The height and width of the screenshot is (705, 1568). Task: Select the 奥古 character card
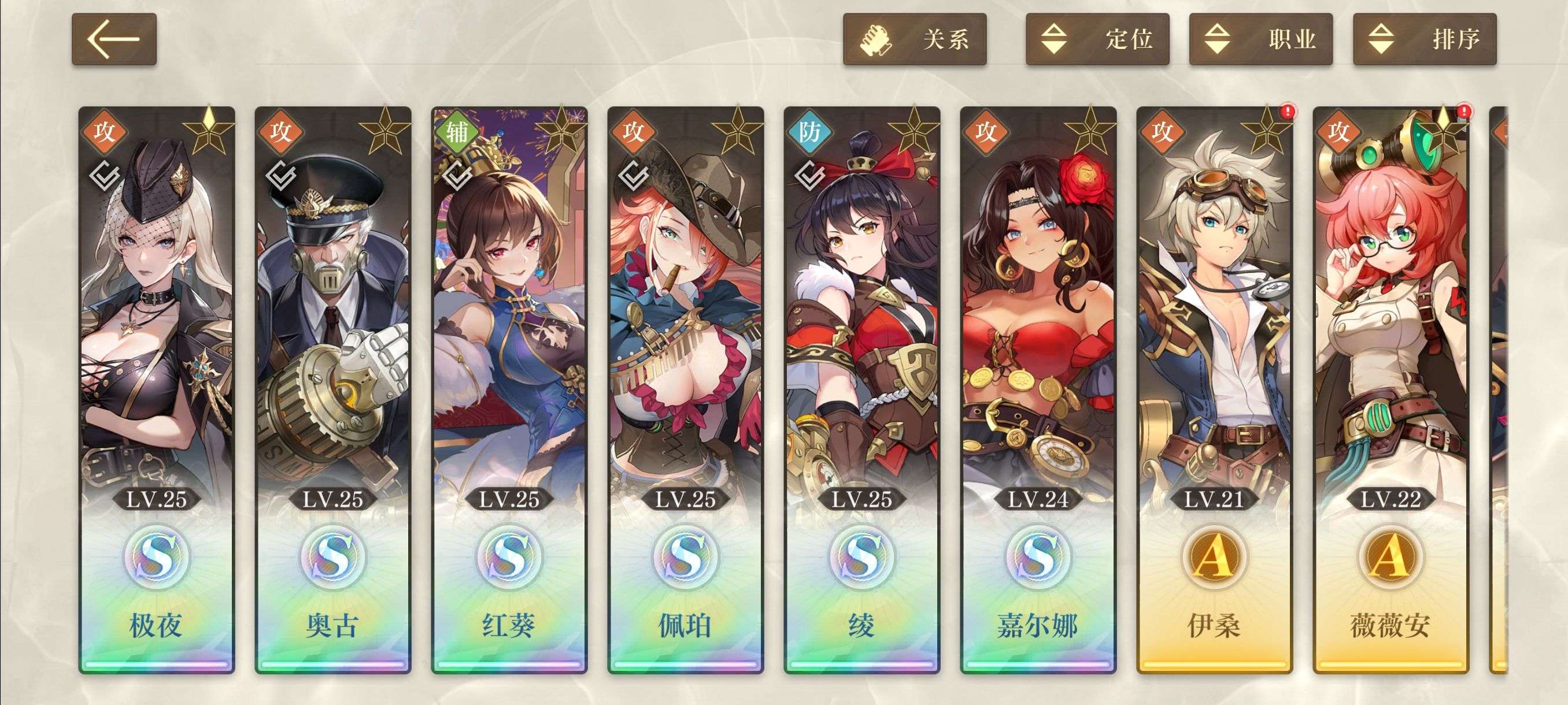(332, 389)
